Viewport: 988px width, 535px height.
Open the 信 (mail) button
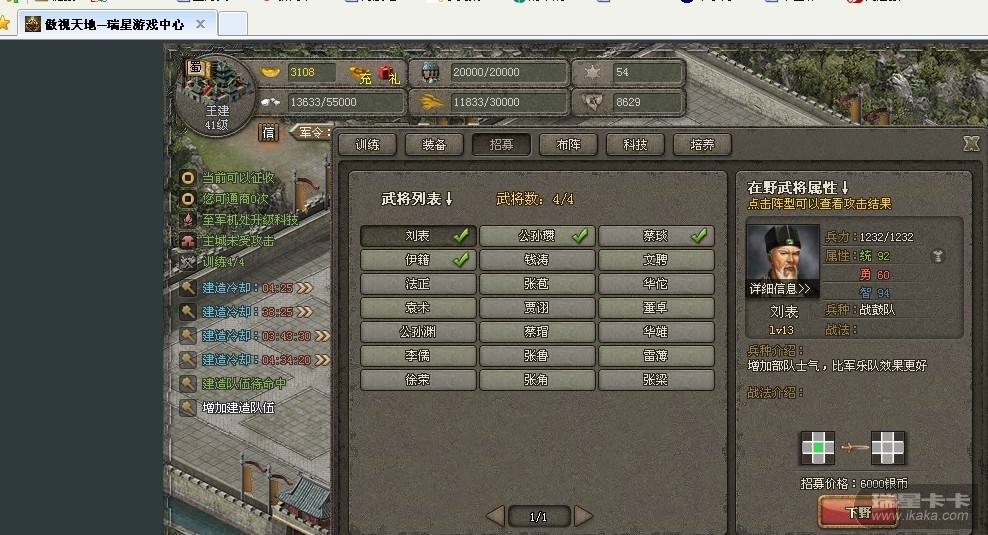point(269,131)
